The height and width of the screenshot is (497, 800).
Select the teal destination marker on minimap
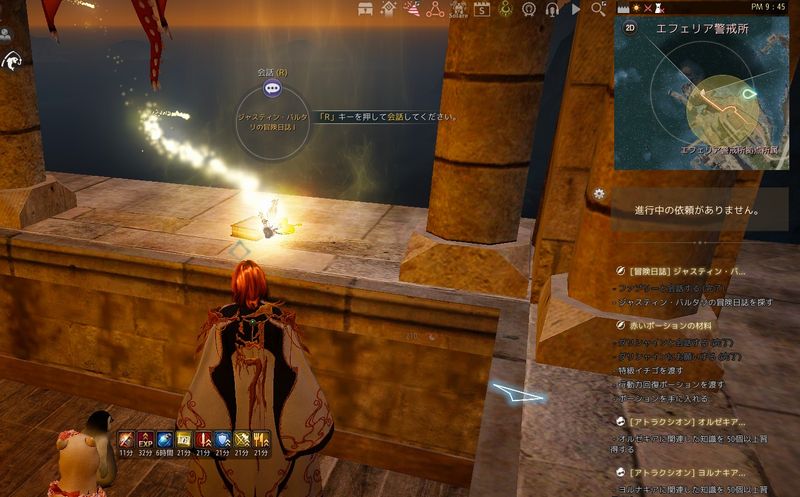tap(751, 96)
